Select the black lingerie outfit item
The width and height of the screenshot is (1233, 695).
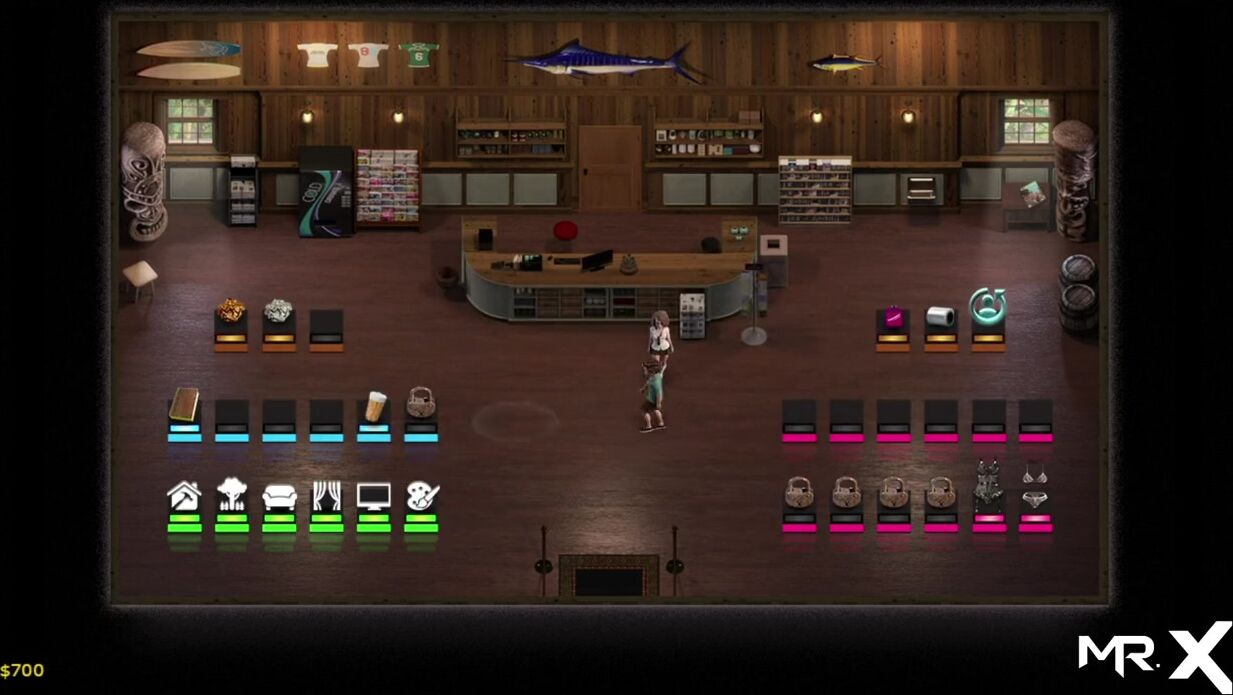click(988, 486)
